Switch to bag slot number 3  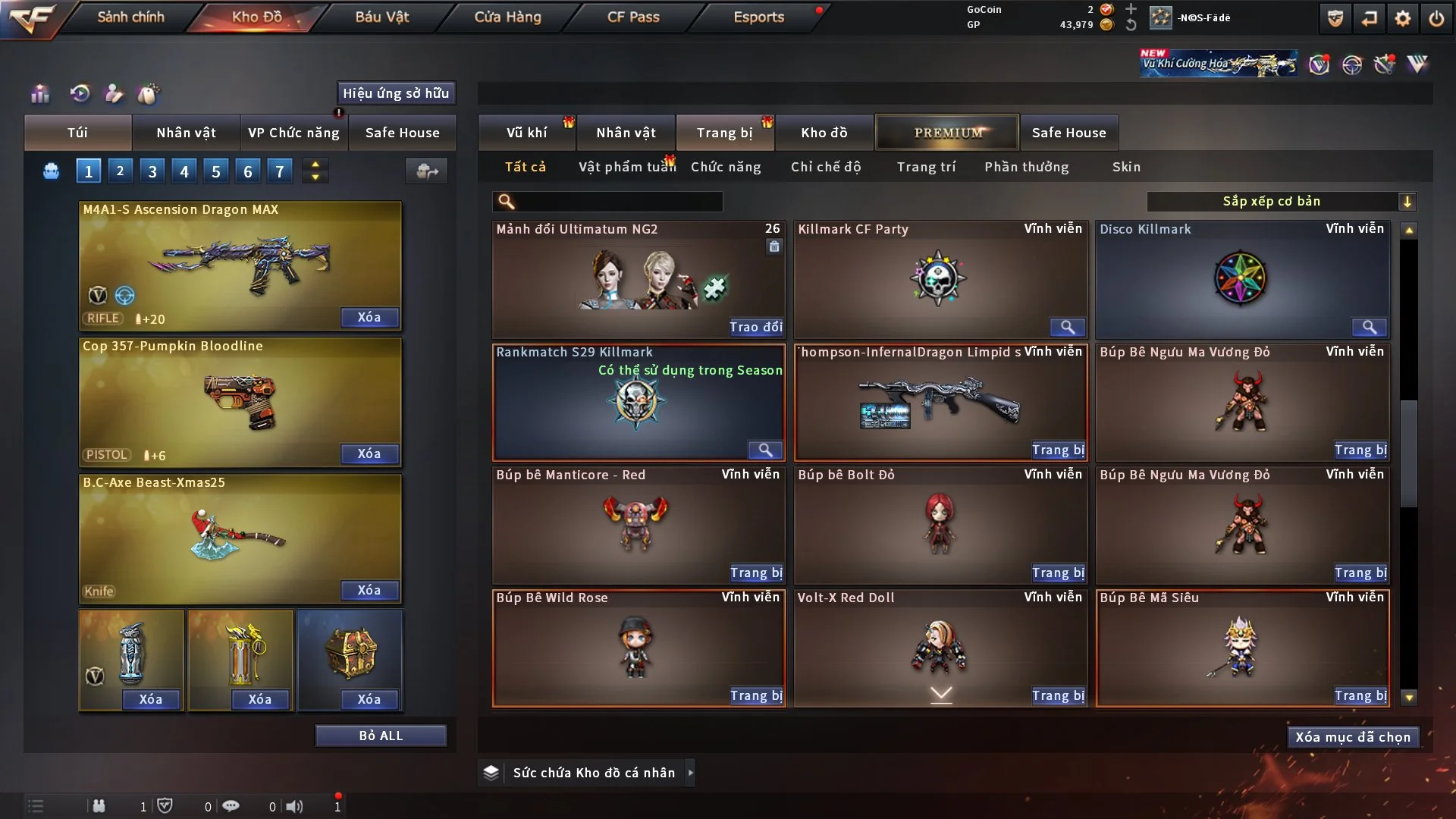pyautogui.click(x=152, y=171)
